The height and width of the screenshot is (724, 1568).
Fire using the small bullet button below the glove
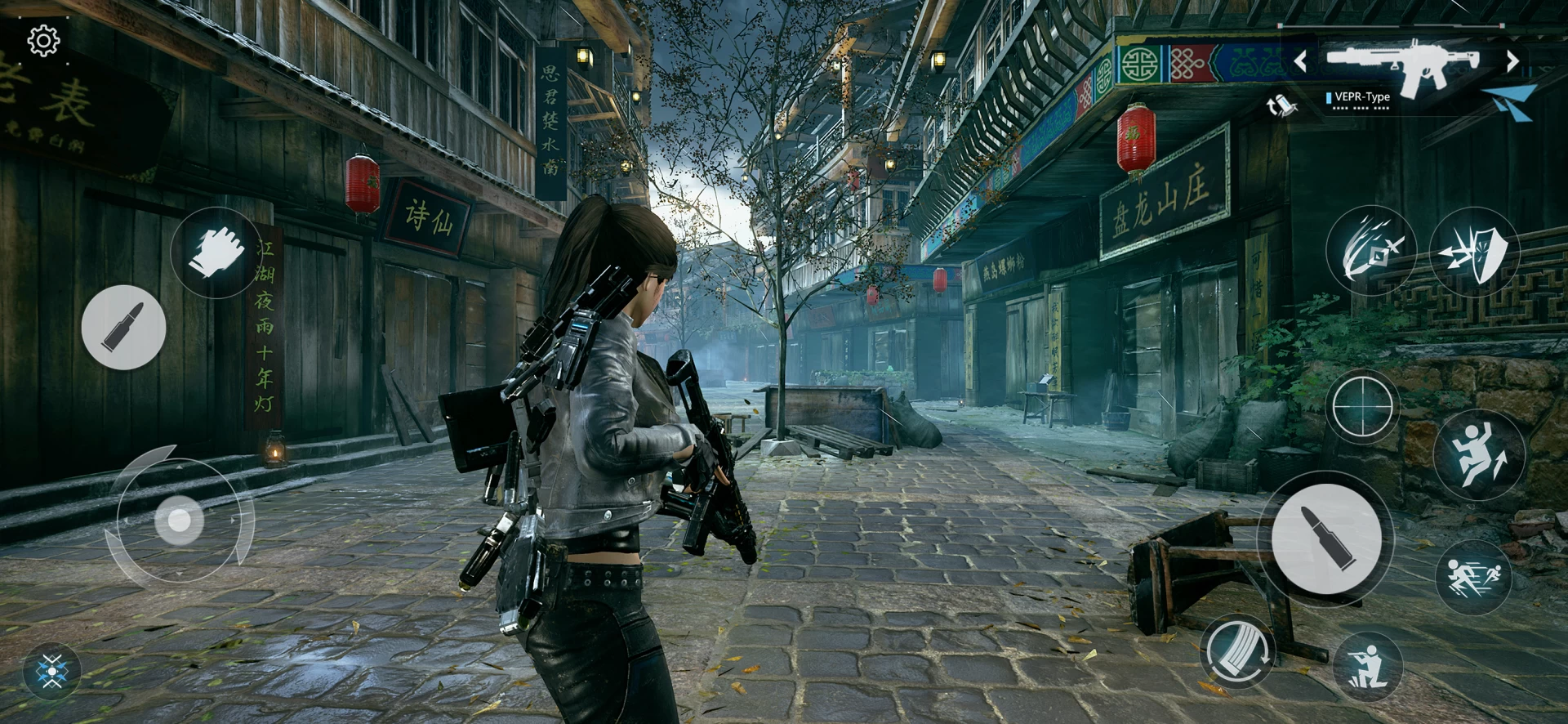coord(124,327)
